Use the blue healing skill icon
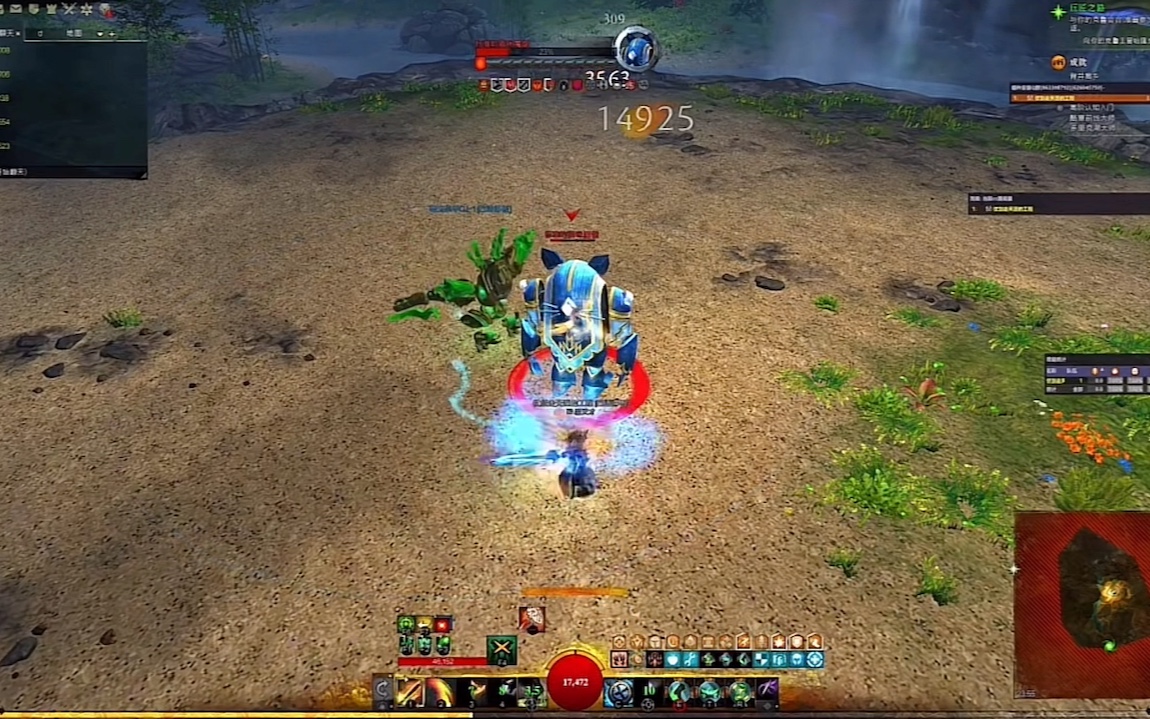This screenshot has width=1150, height=719. 620,692
